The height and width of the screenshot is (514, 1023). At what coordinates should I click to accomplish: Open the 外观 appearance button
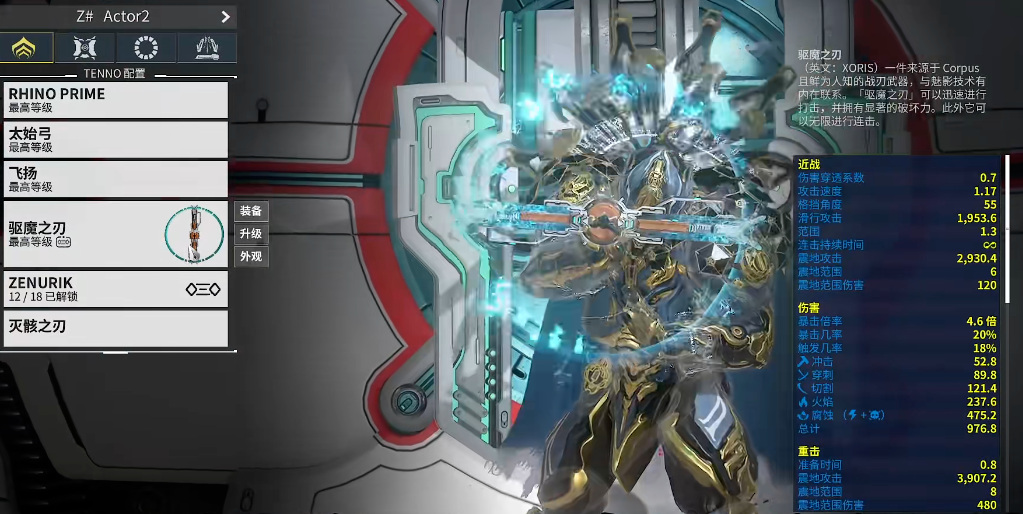point(251,257)
